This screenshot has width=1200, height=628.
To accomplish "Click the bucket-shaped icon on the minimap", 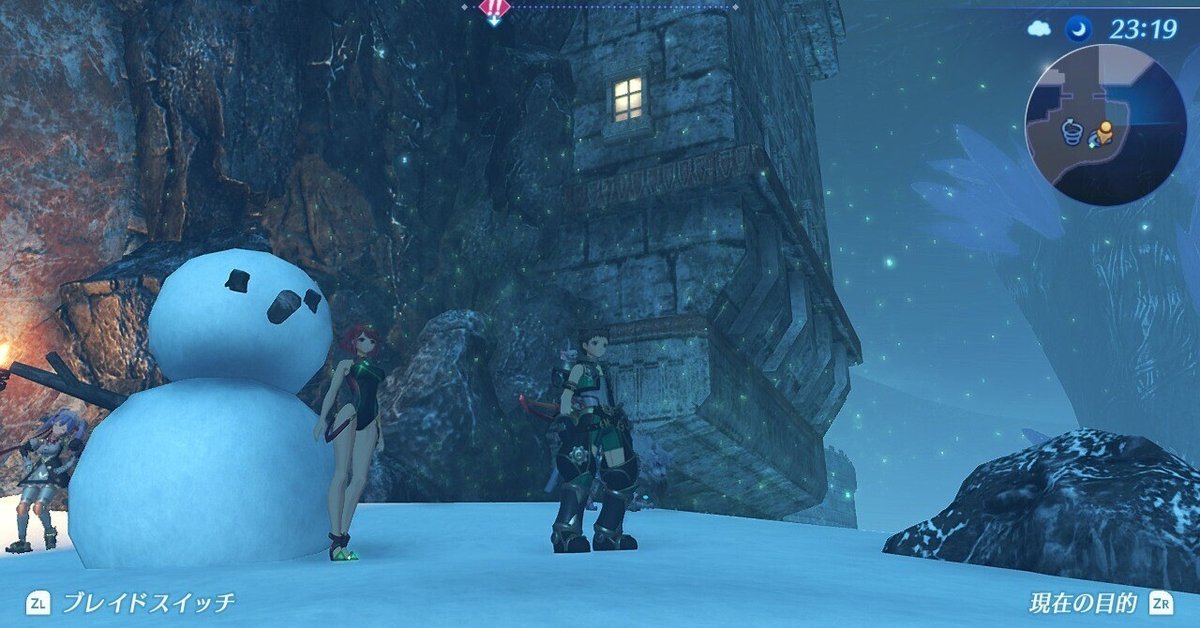I will tap(1072, 131).
